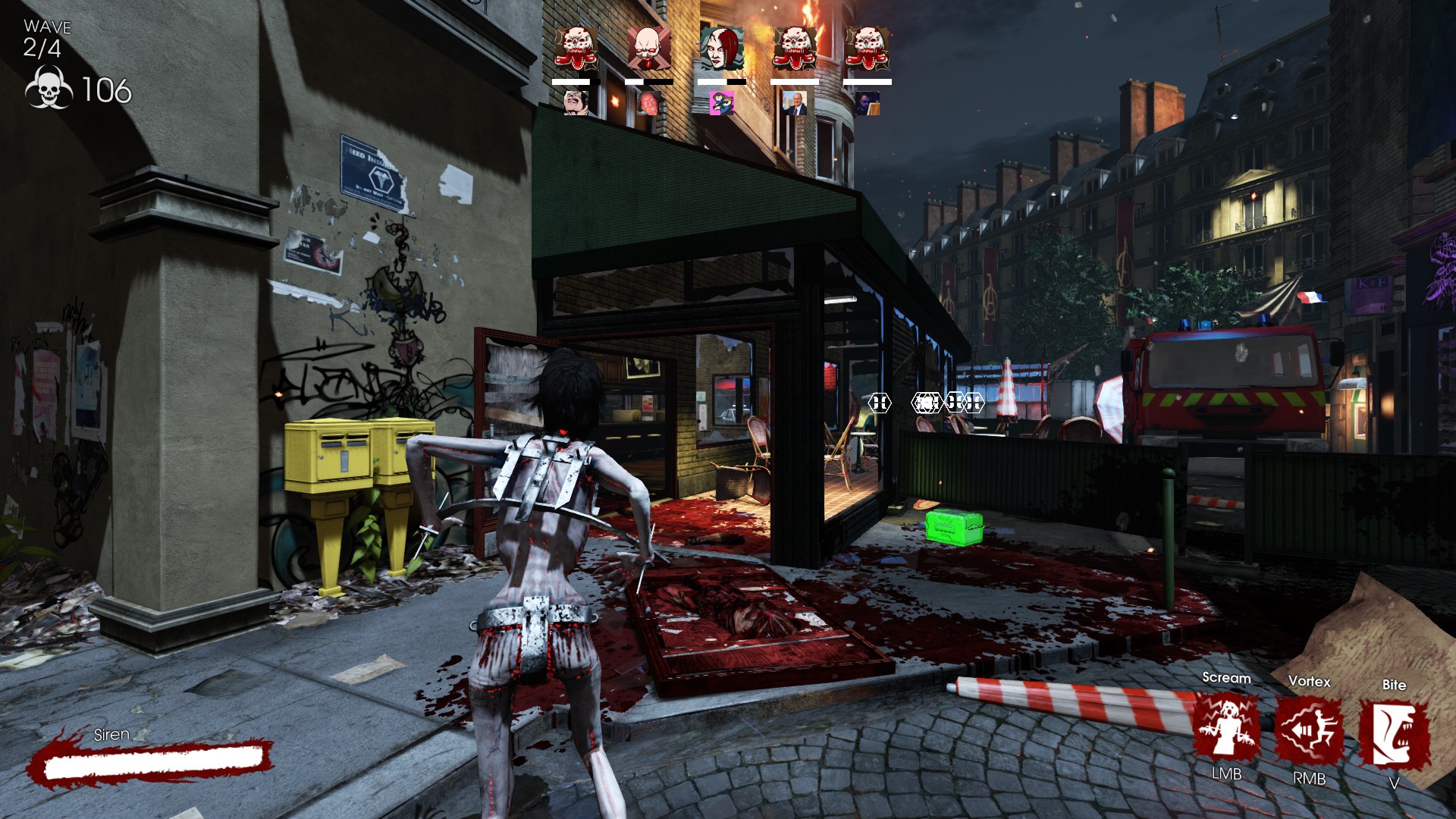
Task: Select the mustached cartoon man avatar
Action: coord(576,102)
